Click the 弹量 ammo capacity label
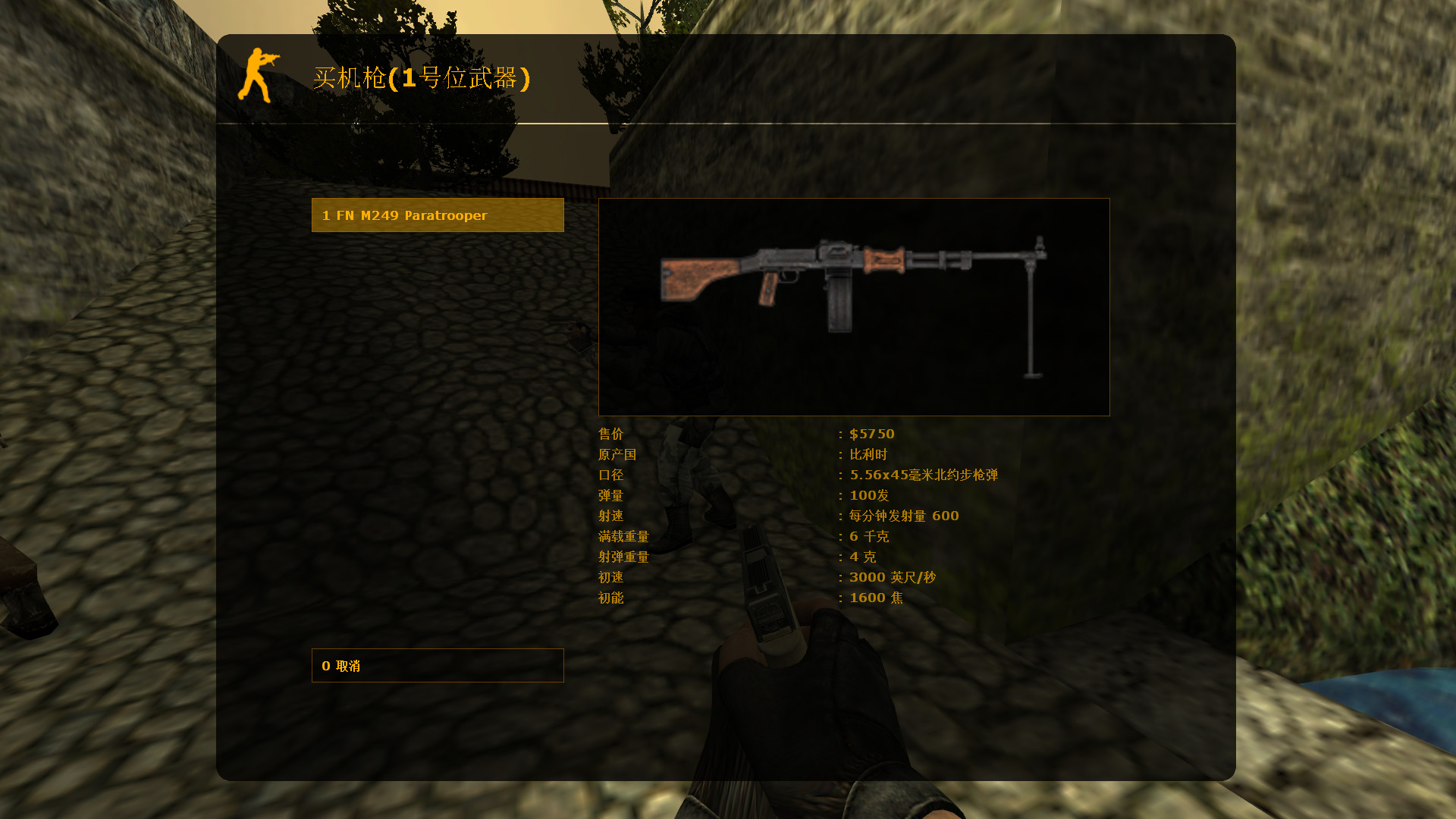The image size is (1456, 819). pos(611,495)
